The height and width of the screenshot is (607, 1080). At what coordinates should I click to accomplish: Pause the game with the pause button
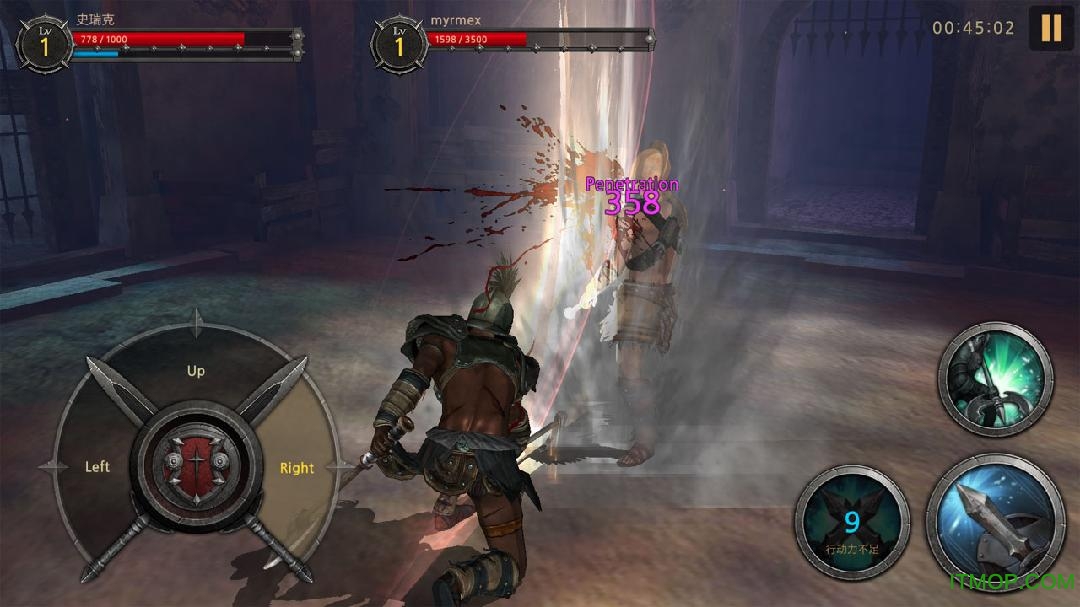coord(1051,27)
